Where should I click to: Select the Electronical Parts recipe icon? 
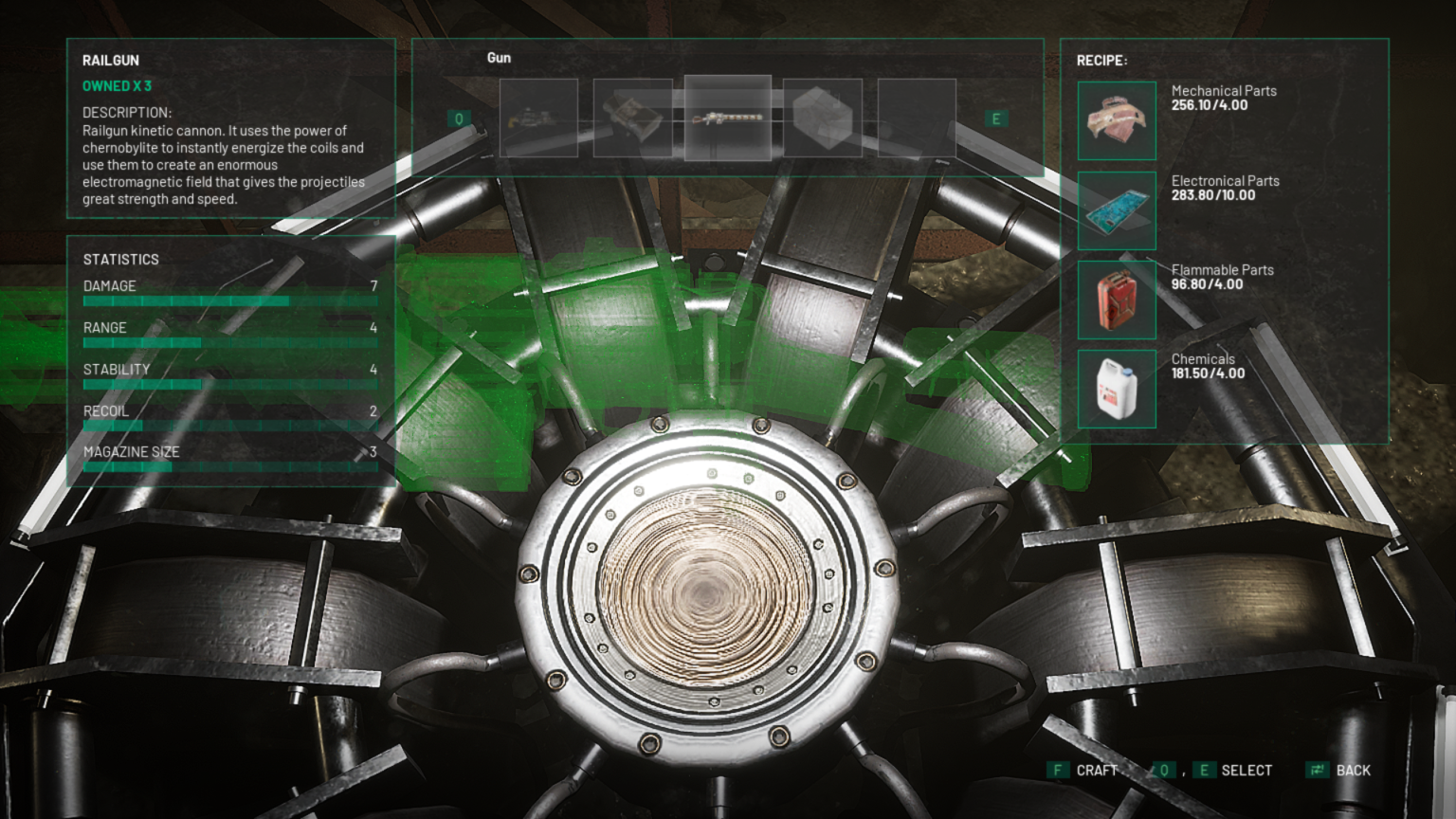click(1116, 210)
